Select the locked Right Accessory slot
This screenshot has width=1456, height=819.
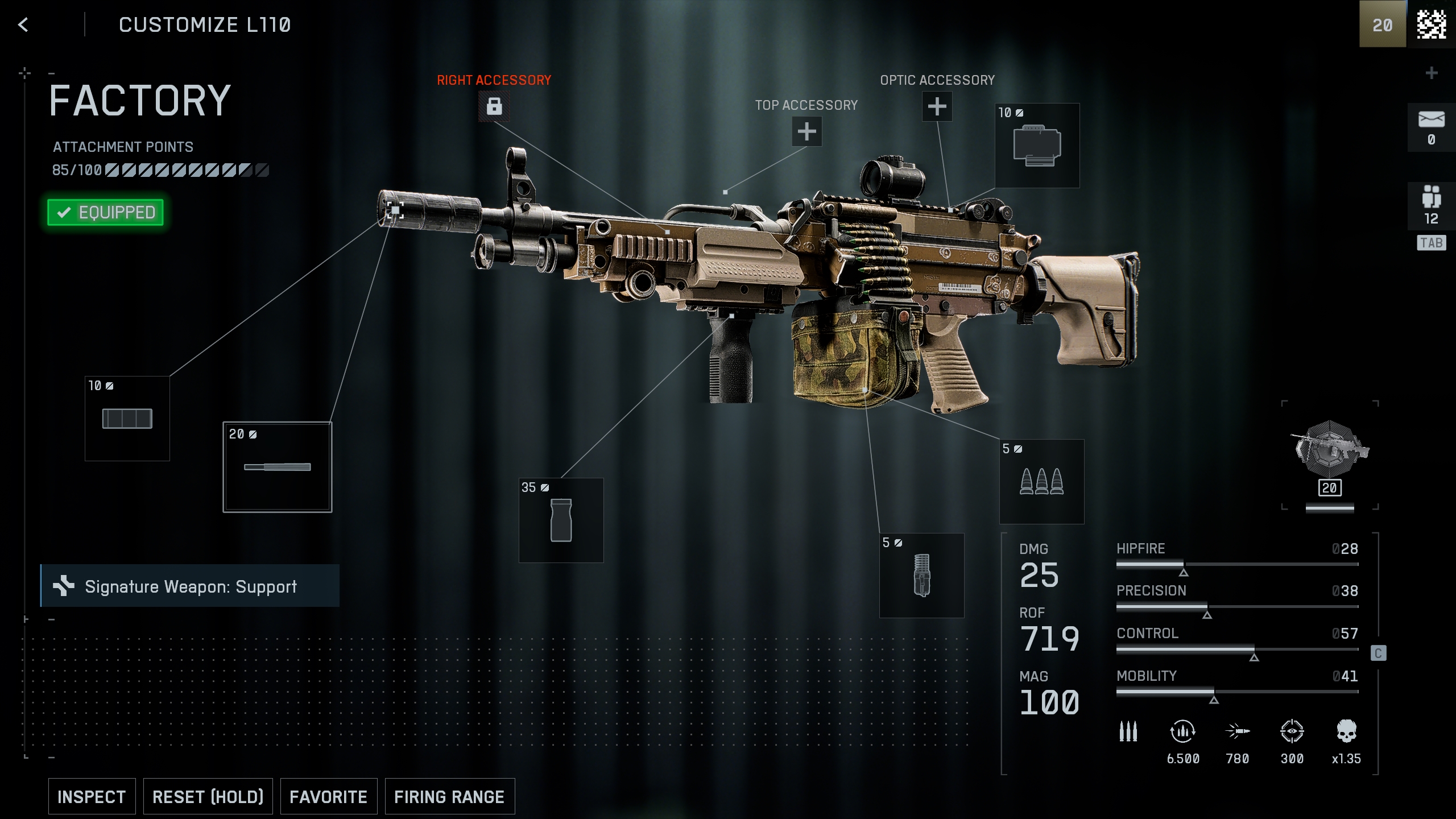coord(494,106)
